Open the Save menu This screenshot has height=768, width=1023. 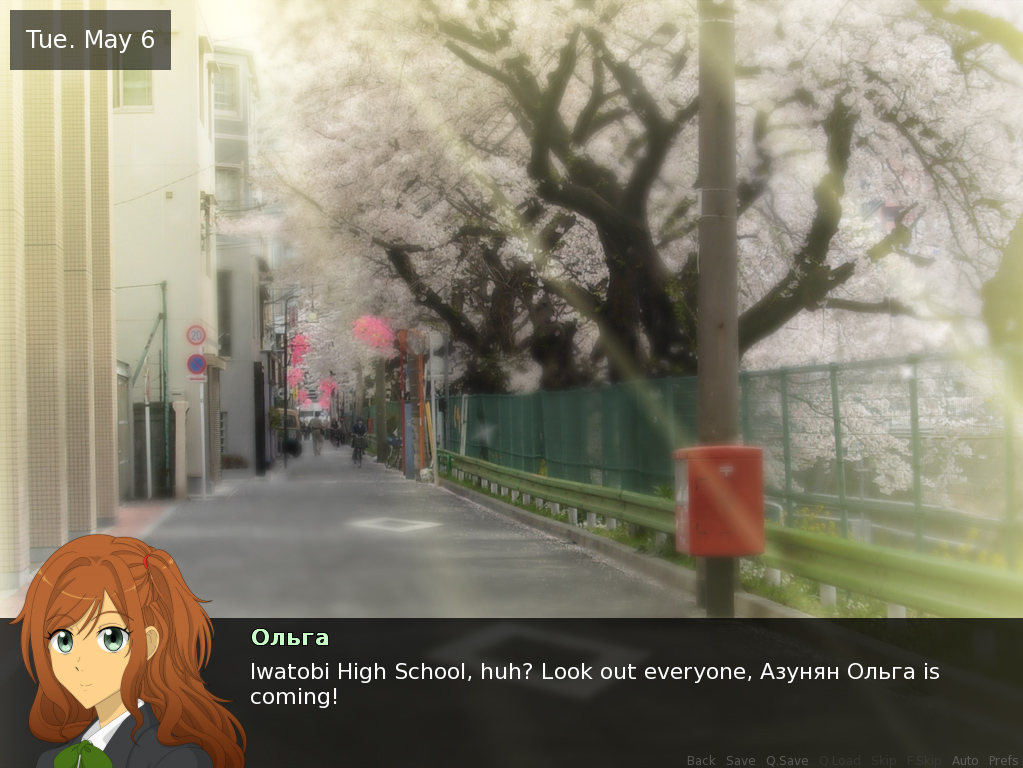tap(741, 761)
